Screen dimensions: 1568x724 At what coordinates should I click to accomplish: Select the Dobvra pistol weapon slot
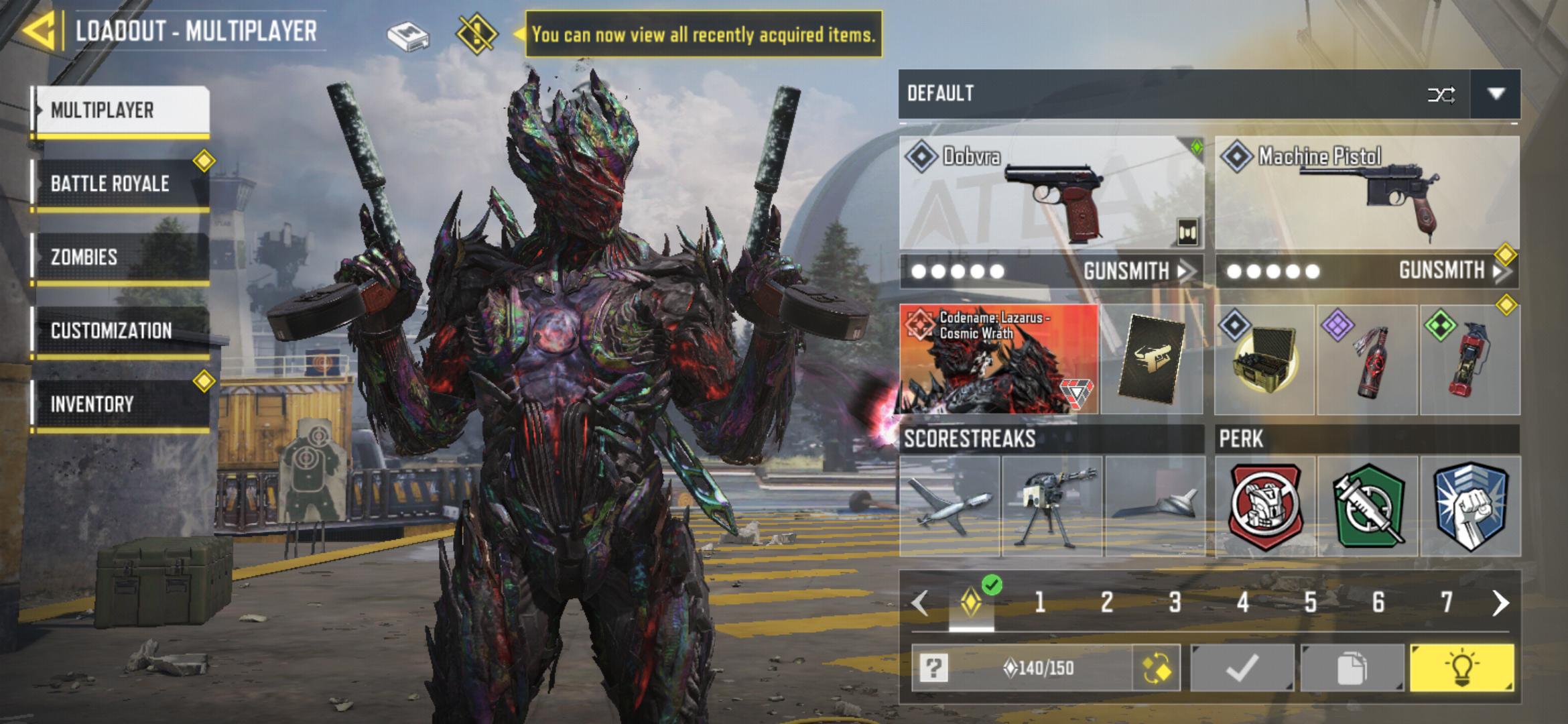tap(1050, 194)
